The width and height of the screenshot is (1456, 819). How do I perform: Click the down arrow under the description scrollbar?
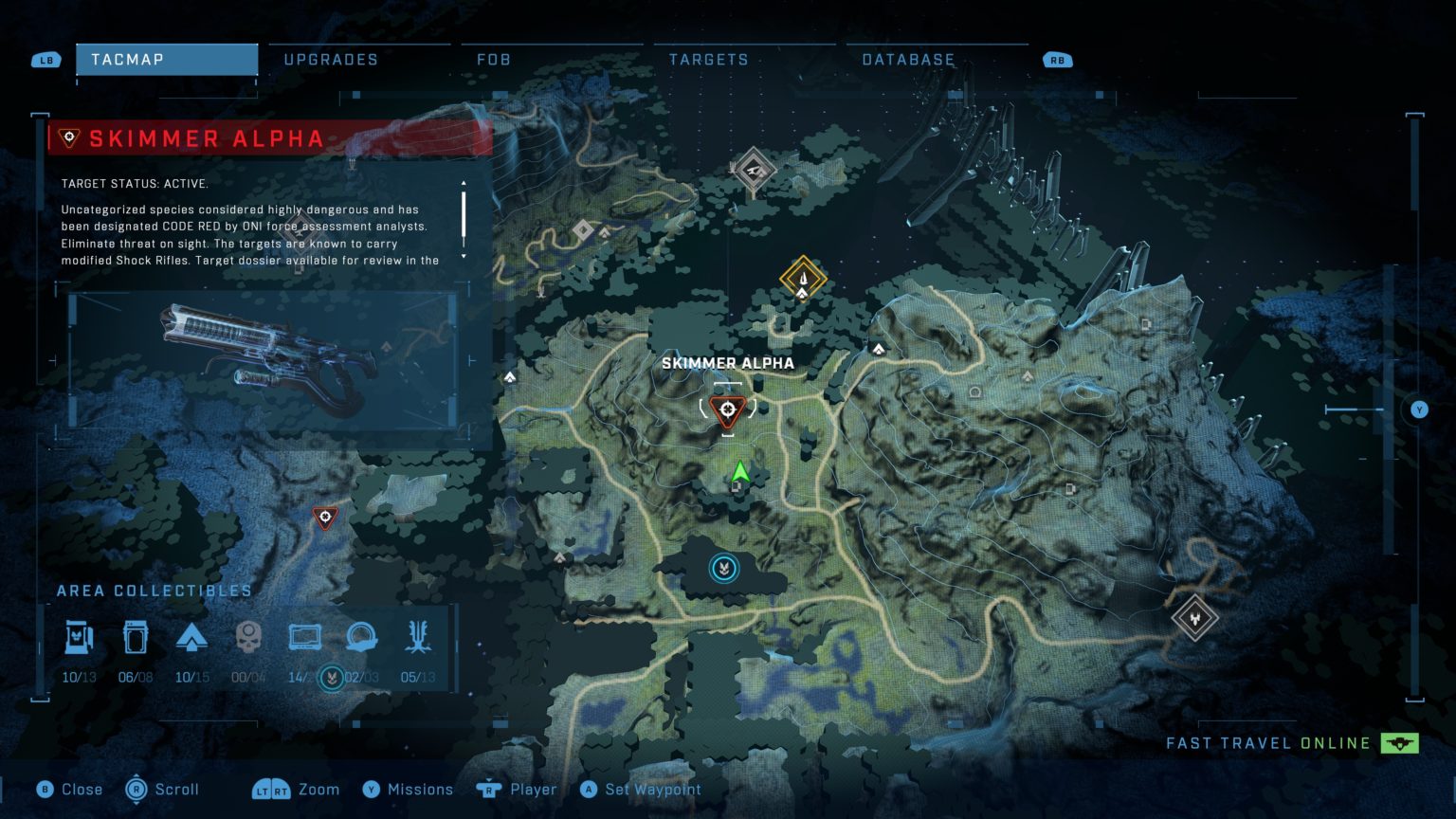pyautogui.click(x=464, y=256)
